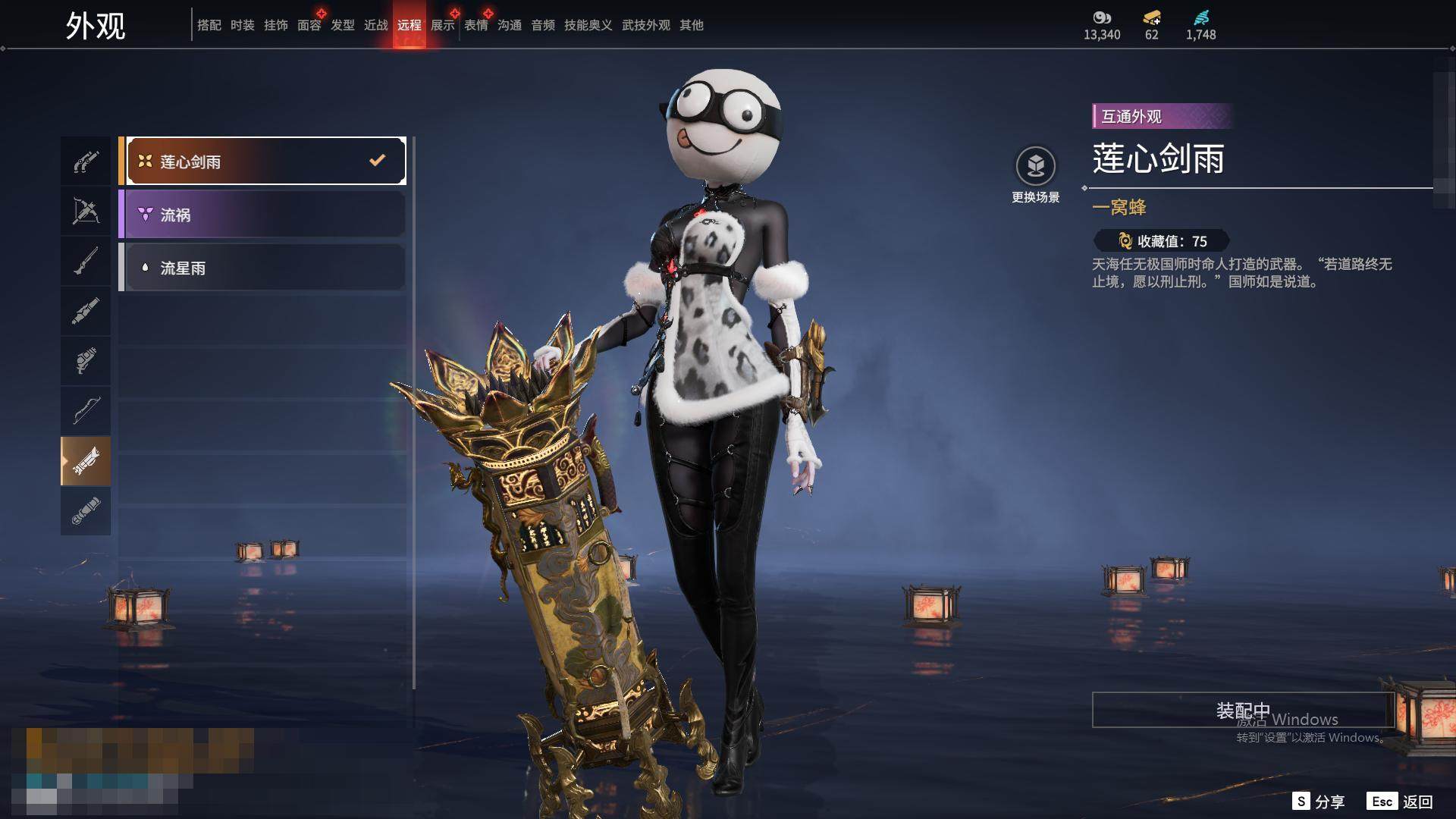Choose the 流祸 skin entry

pyautogui.click(x=262, y=215)
